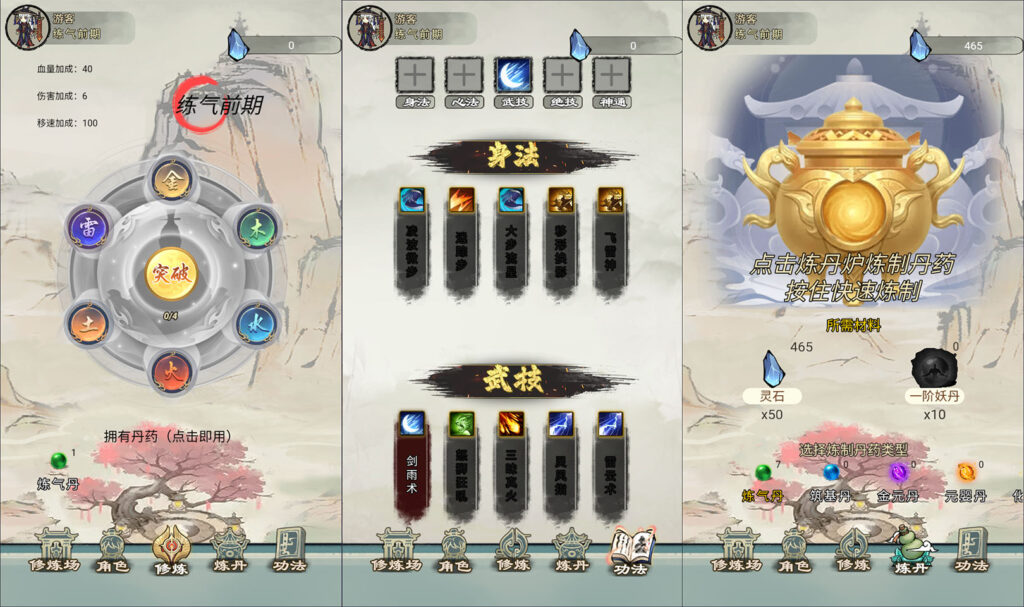This screenshot has width=1024, height=607.
Task: Select the blue 筑基丹 pill type
Action: [830, 473]
